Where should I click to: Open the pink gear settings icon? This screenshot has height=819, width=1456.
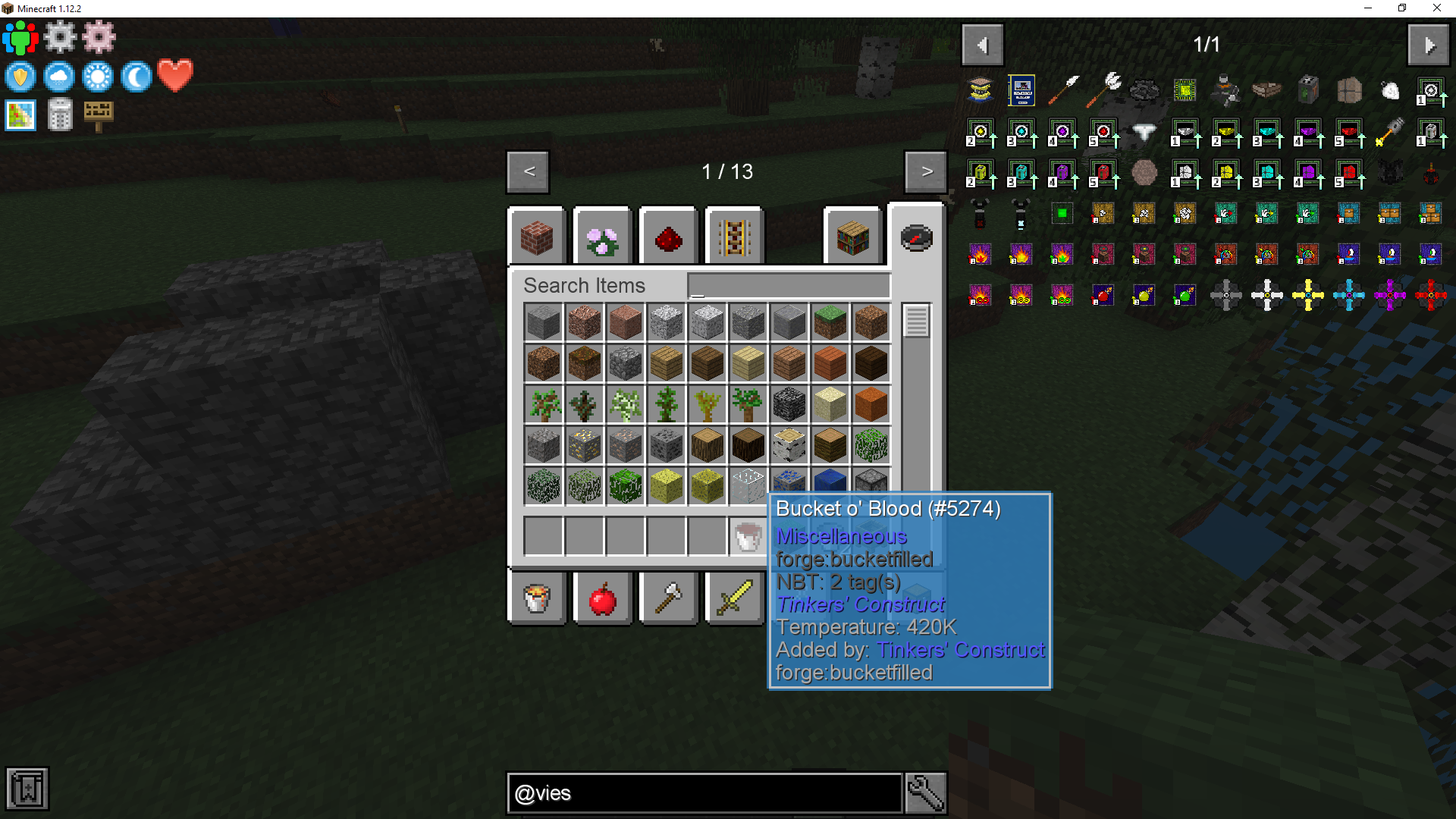(x=98, y=36)
